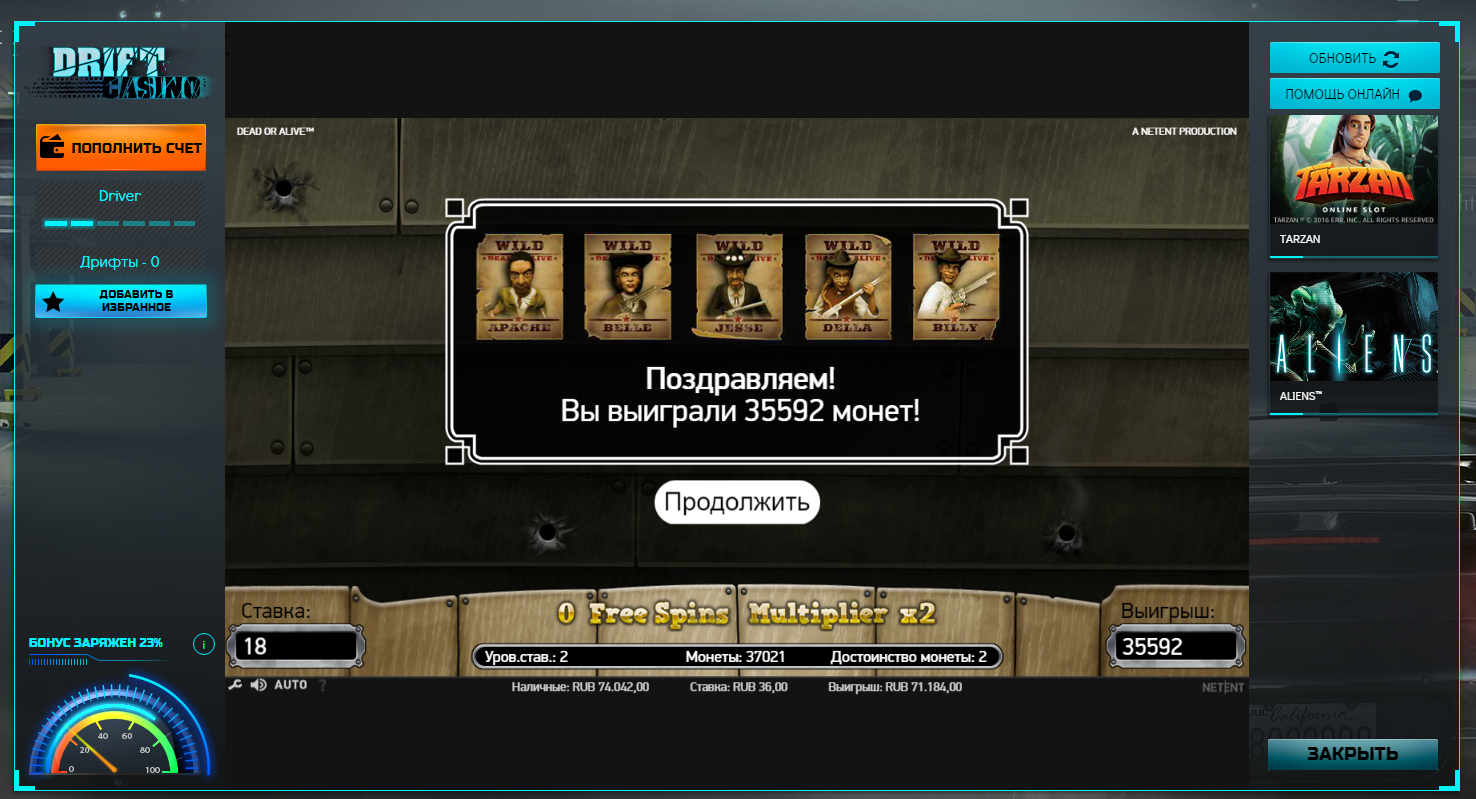Open game rules via the question mark icon
This screenshot has height=799, width=1476.
(323, 686)
